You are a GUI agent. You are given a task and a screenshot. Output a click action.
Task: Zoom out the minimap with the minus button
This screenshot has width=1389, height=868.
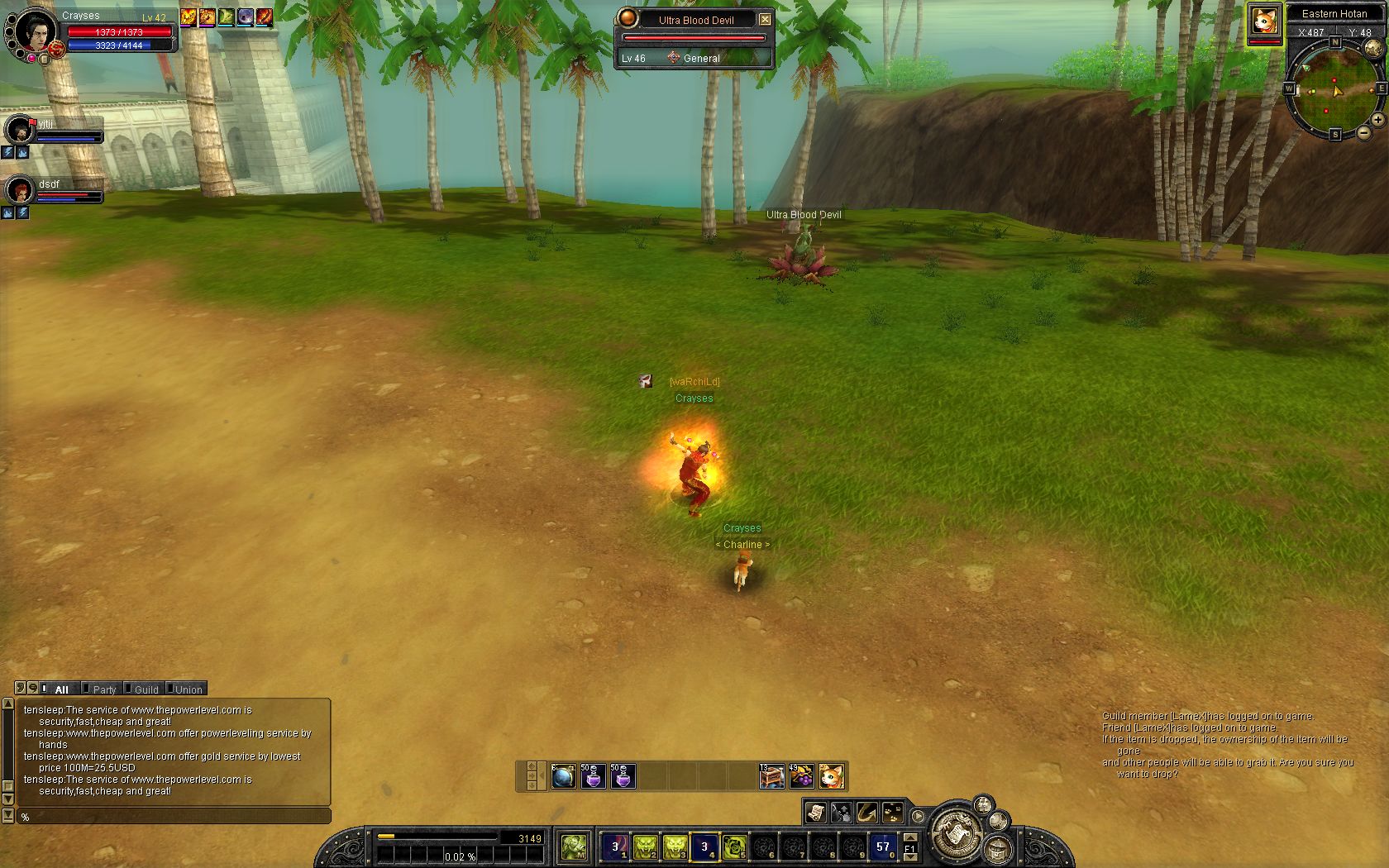coord(1364,132)
